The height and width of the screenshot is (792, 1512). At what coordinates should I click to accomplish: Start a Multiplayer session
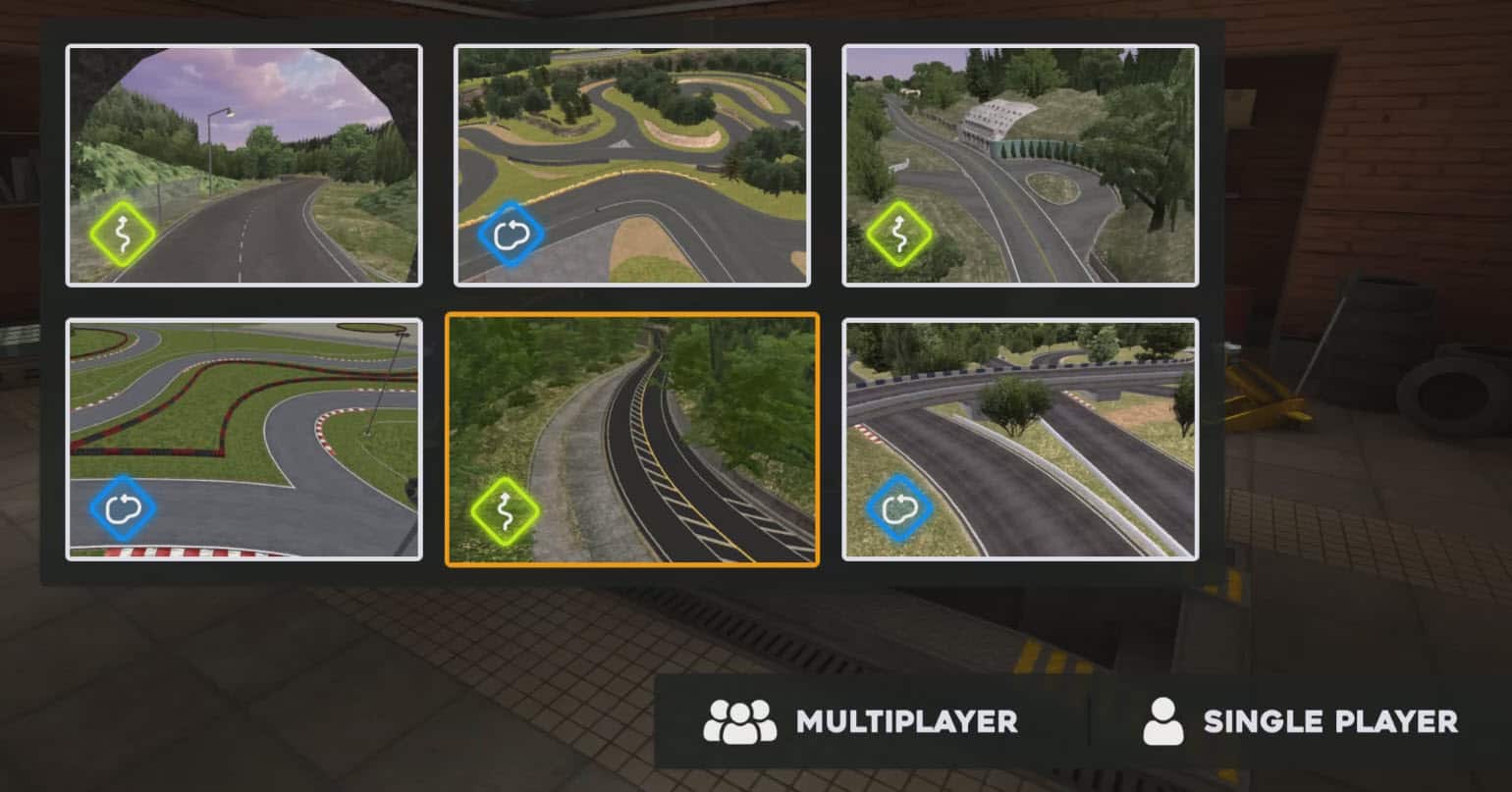(x=861, y=721)
